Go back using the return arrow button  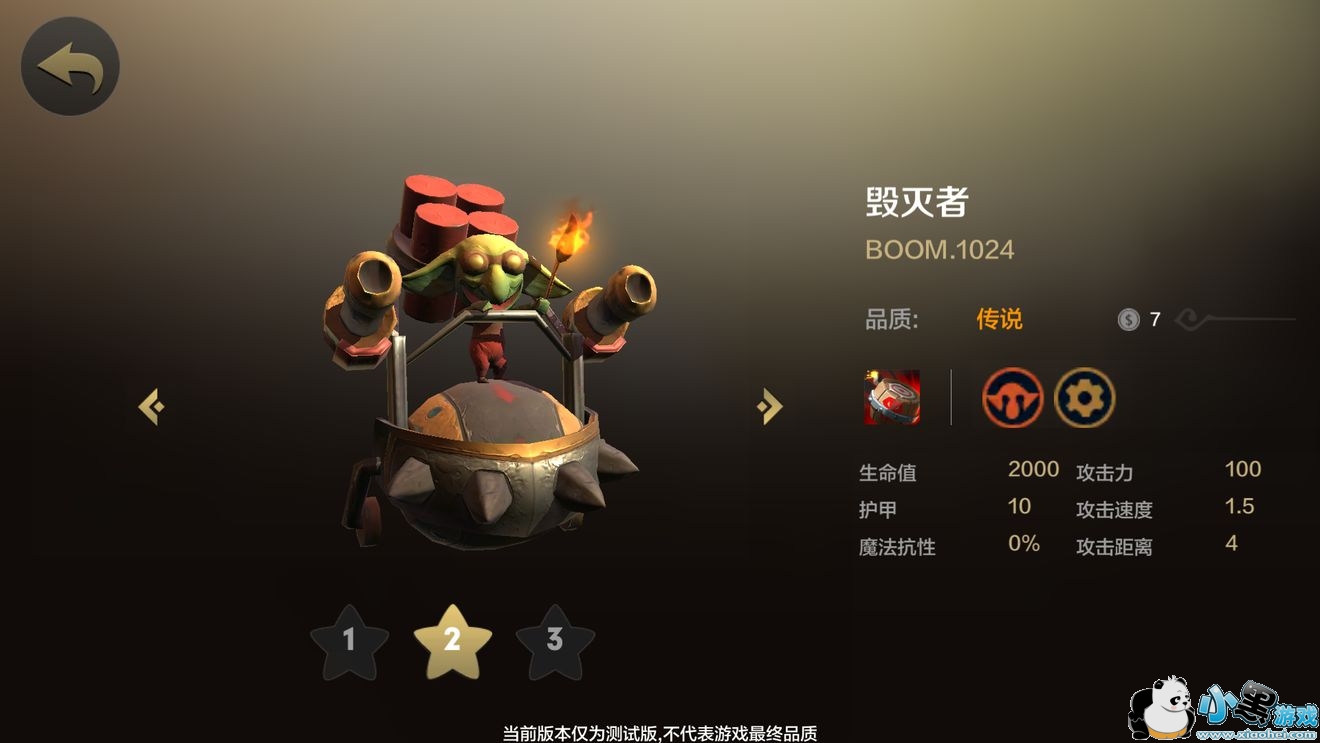pyautogui.click(x=70, y=66)
